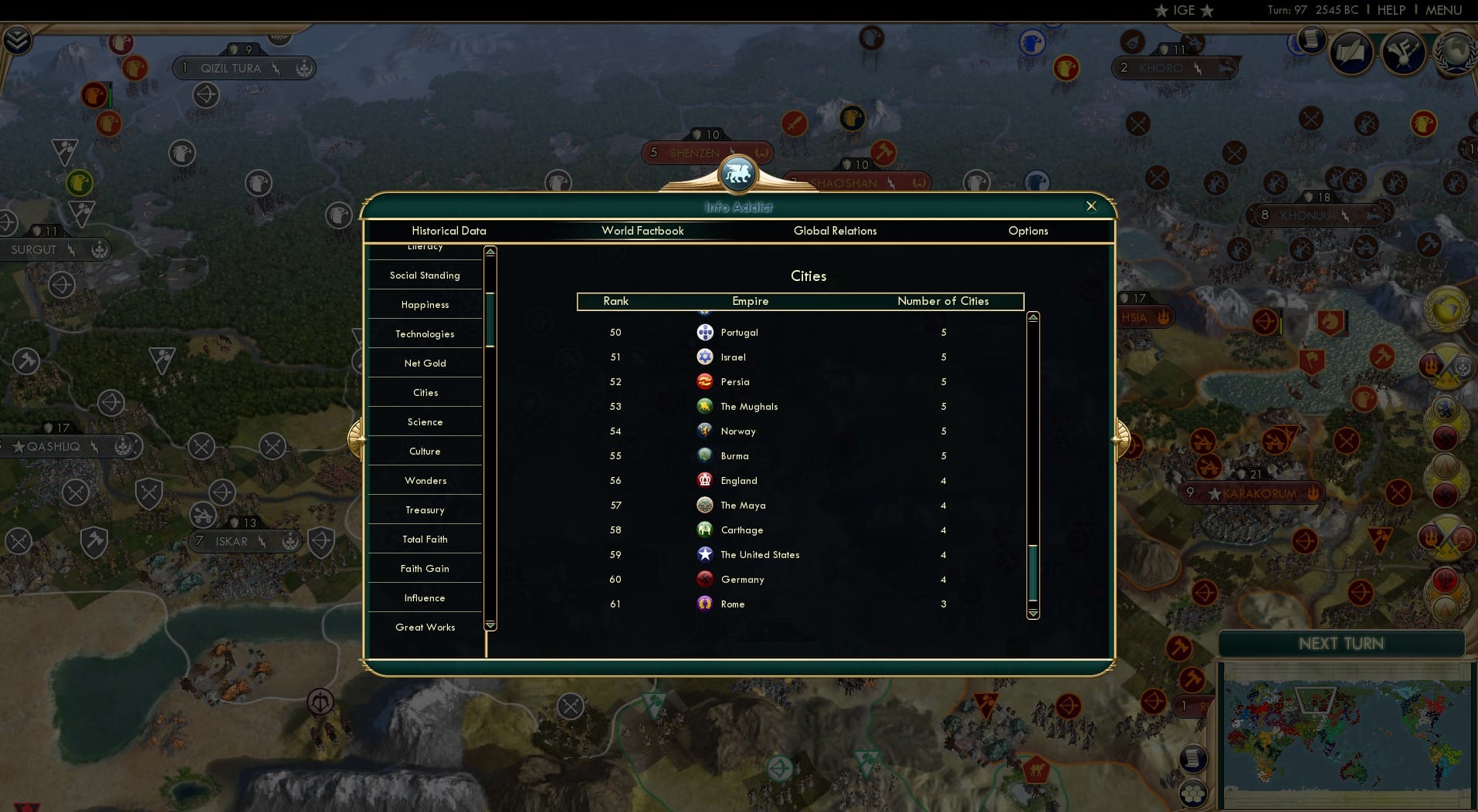Viewport: 1478px width, 812px height.
Task: Click The United States star icon in row 59
Action: (705, 554)
